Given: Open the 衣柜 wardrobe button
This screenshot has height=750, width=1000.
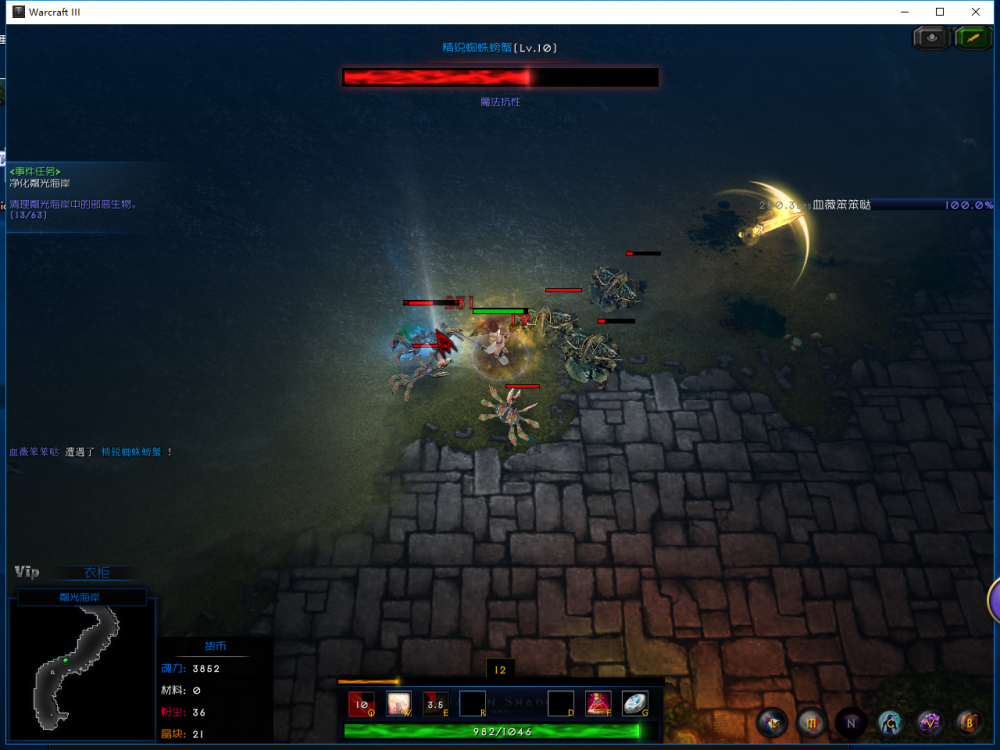Looking at the screenshot, I should [97, 573].
